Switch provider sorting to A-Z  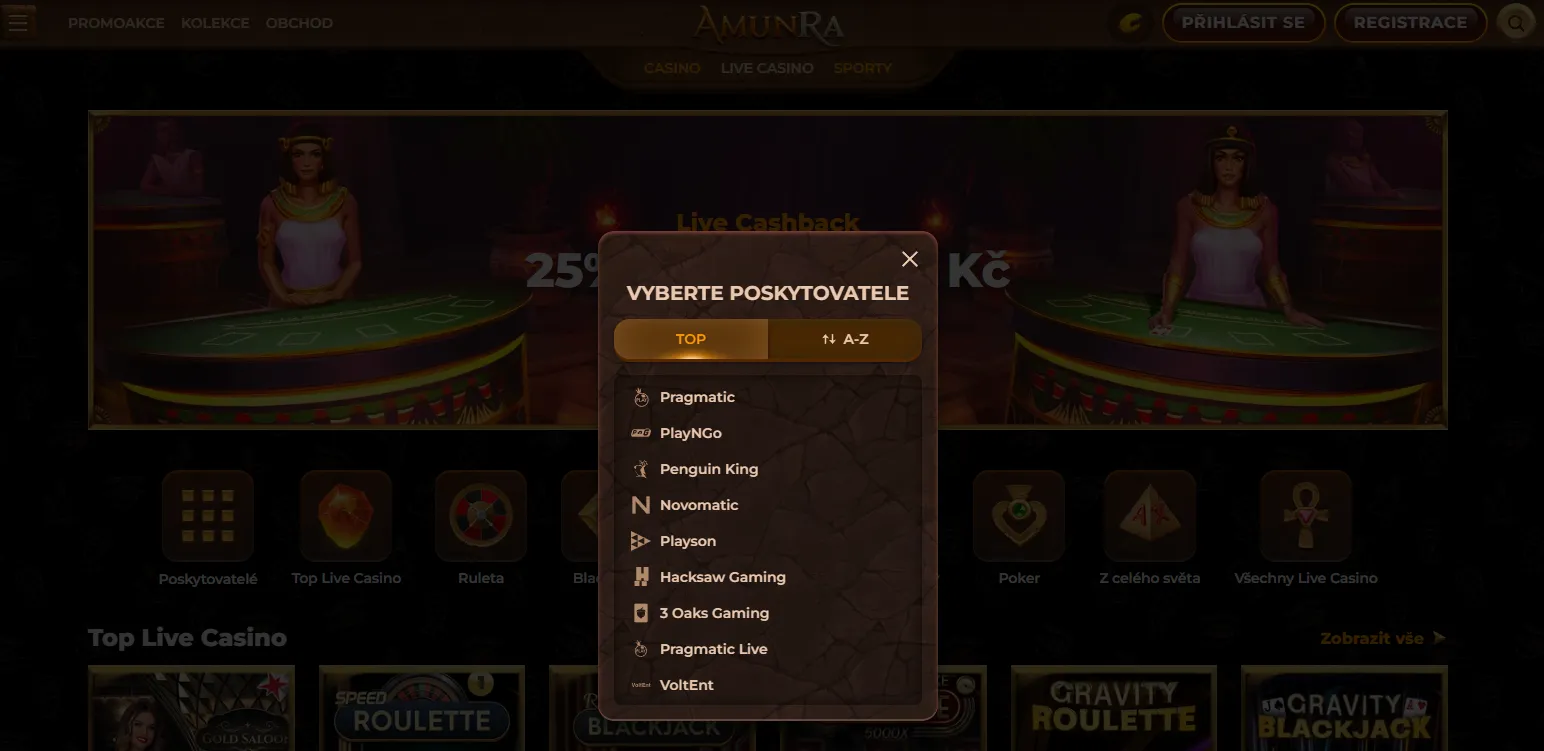pos(845,339)
